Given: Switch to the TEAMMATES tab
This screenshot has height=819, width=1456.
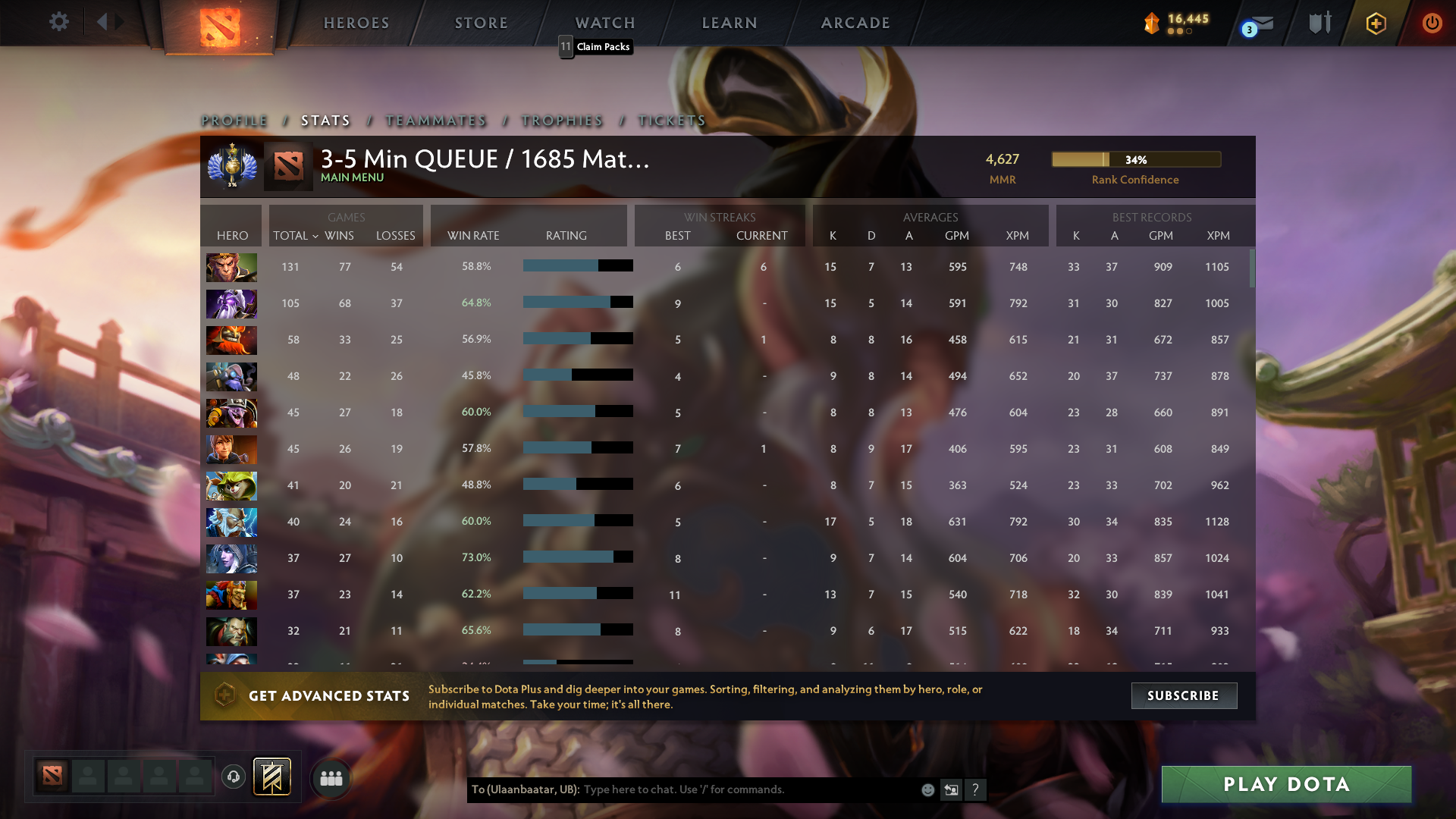Looking at the screenshot, I should pyautogui.click(x=436, y=120).
